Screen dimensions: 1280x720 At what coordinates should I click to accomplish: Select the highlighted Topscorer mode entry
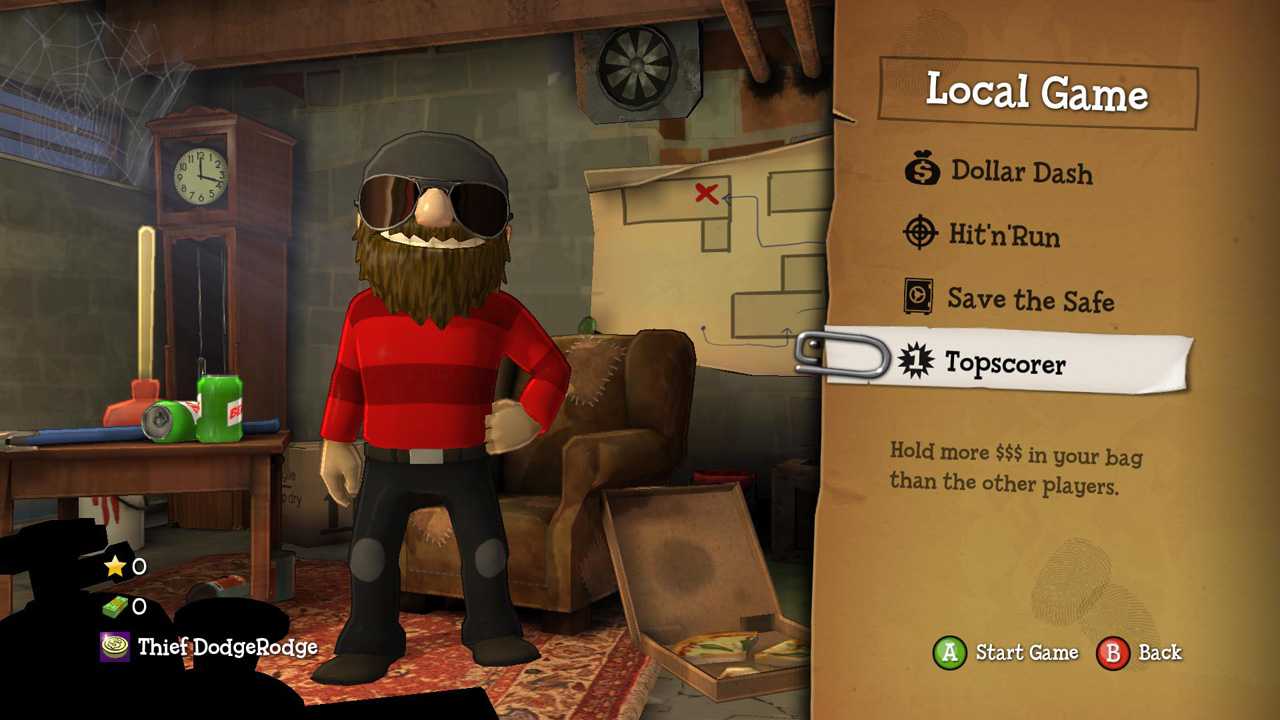coord(1008,364)
